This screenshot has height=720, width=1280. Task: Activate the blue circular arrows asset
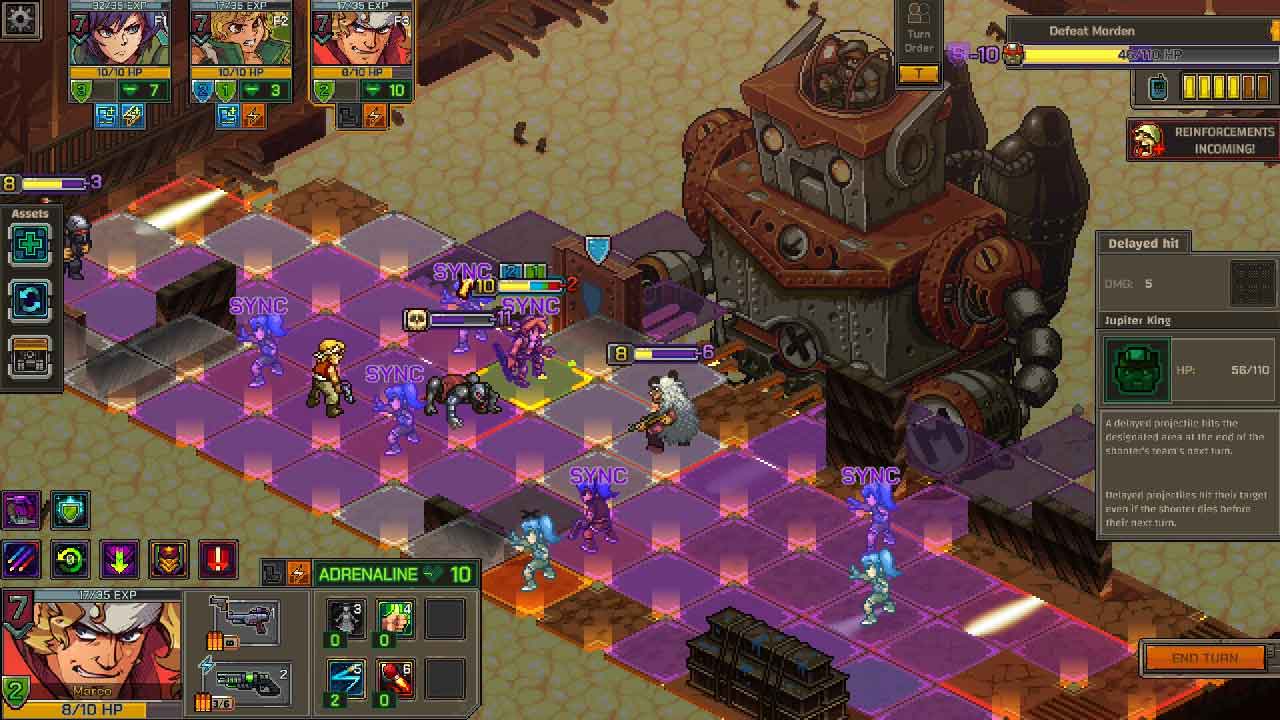point(30,301)
